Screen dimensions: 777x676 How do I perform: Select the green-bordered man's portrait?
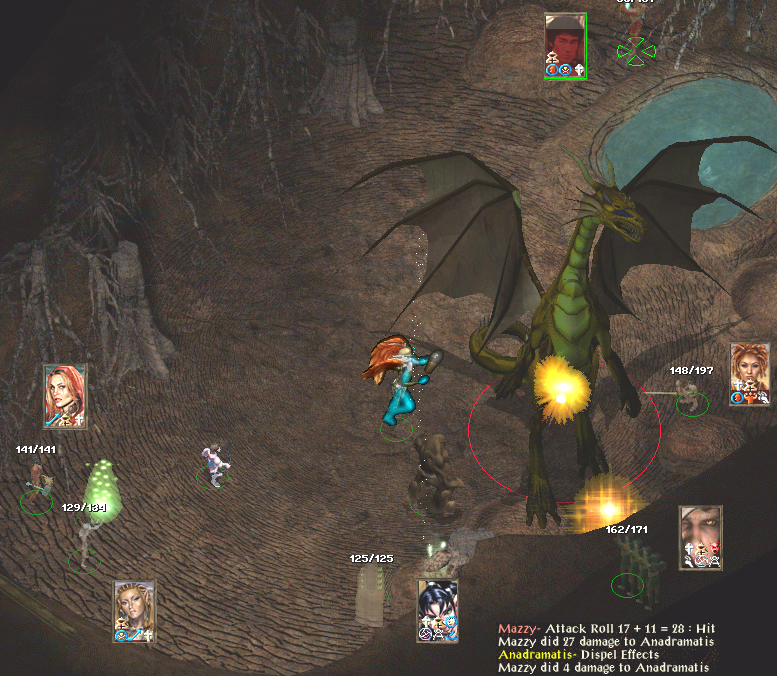[x=564, y=44]
